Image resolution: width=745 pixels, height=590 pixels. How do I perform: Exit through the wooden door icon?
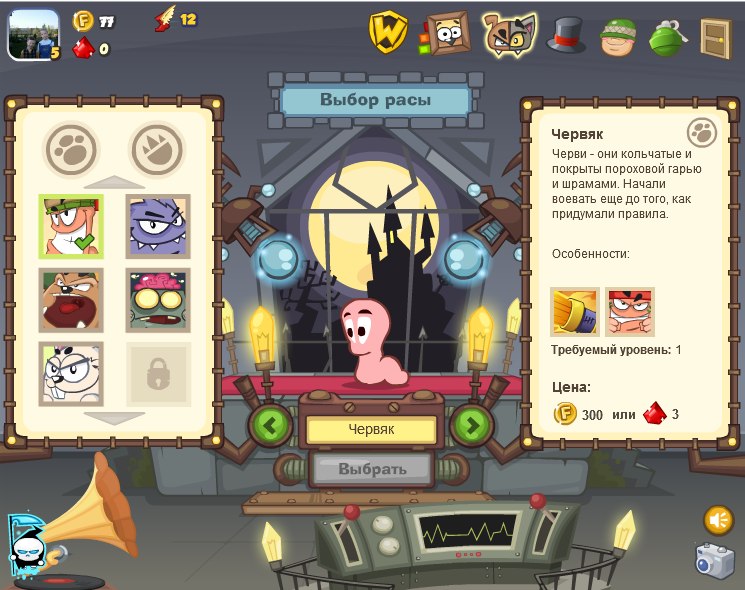tap(715, 37)
